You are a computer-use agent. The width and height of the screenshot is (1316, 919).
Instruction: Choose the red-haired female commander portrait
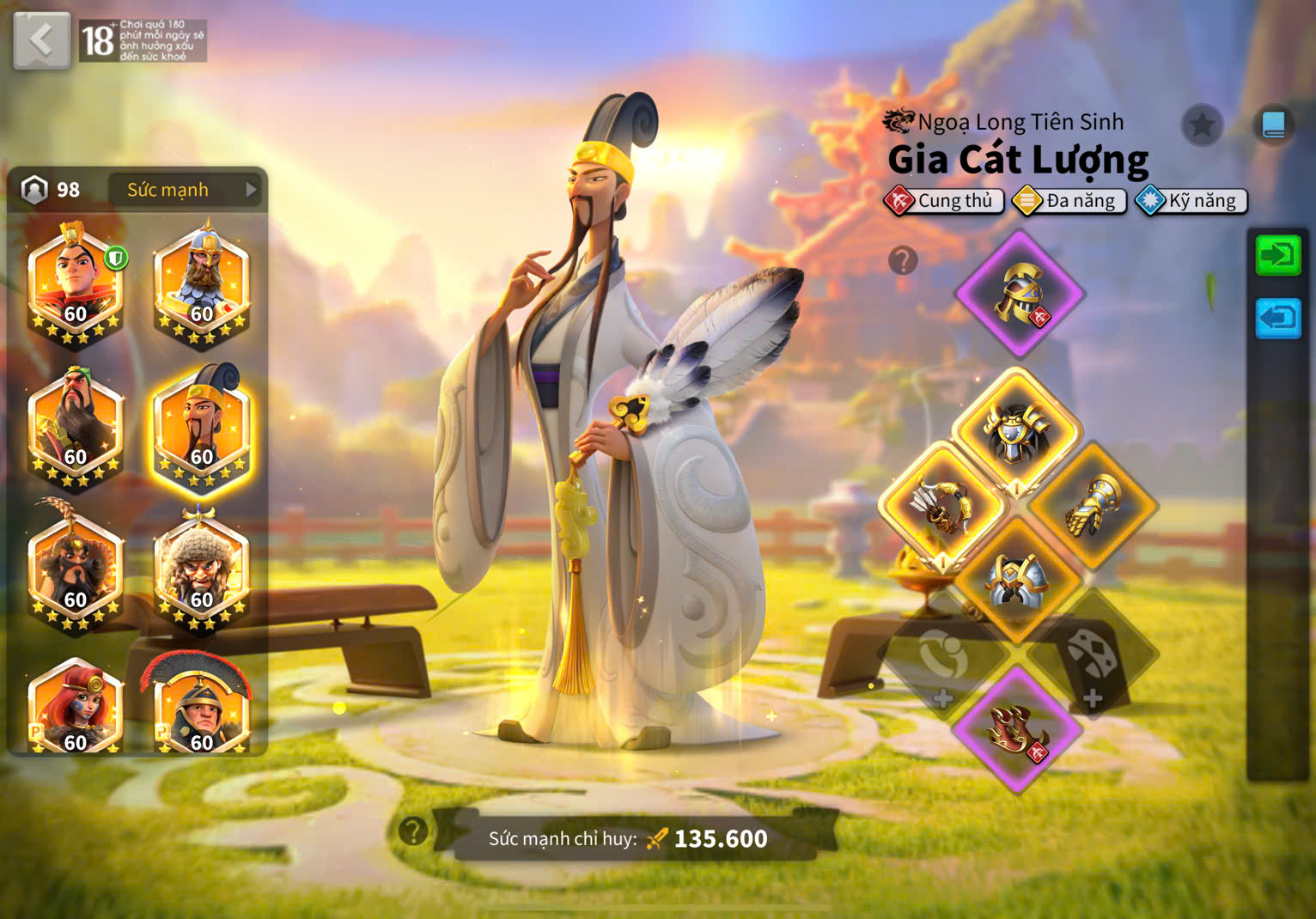click(x=76, y=709)
